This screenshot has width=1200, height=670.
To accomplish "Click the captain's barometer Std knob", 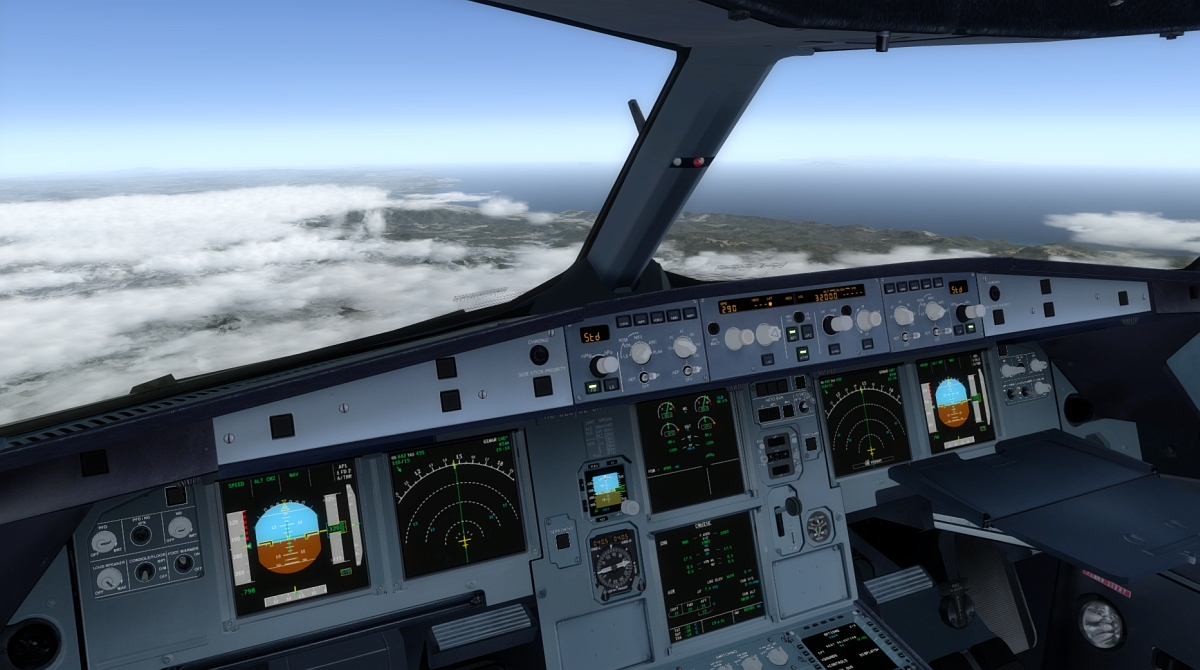I will pos(605,366).
